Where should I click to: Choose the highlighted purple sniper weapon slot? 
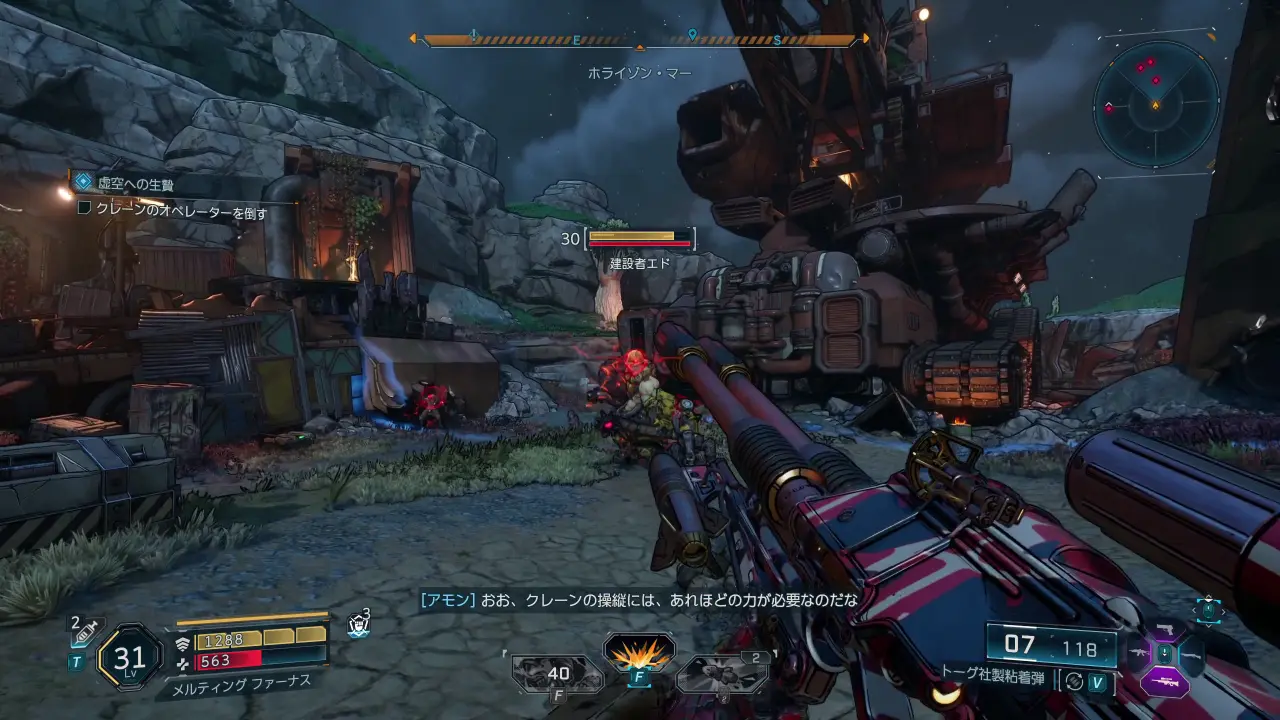1165,682
